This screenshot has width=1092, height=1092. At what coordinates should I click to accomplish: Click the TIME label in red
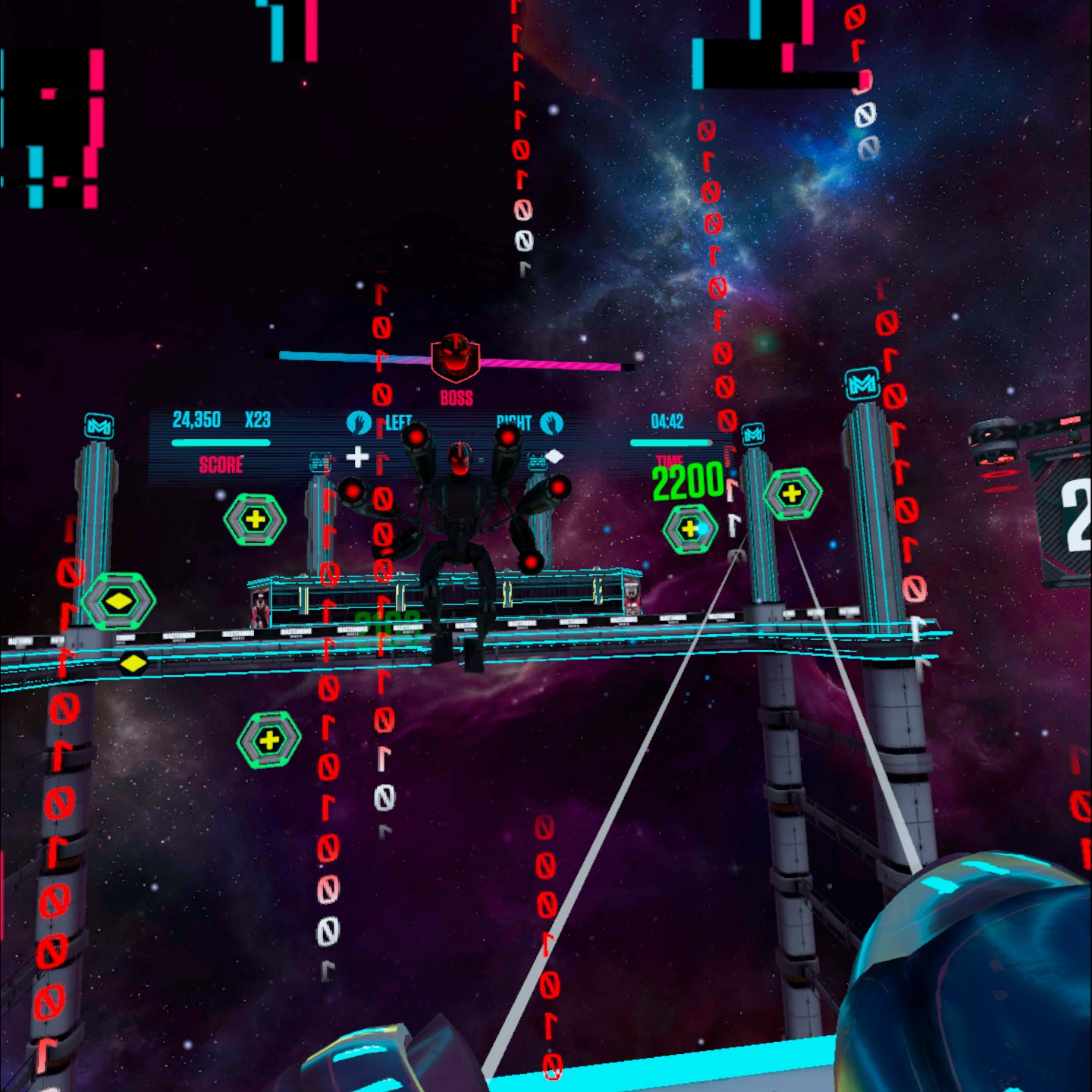[670, 460]
